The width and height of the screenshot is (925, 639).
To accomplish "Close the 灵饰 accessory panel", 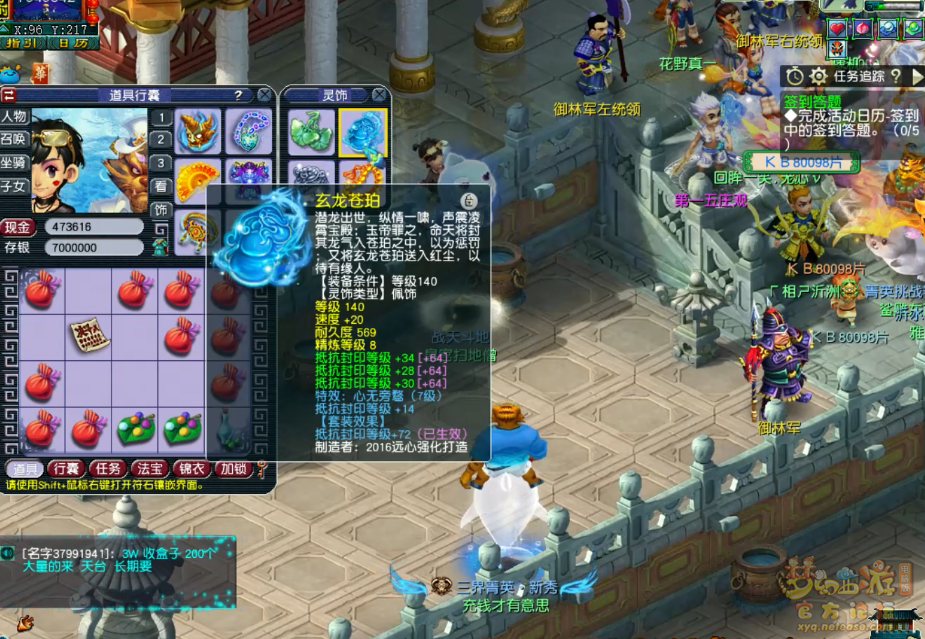I will click(378, 95).
